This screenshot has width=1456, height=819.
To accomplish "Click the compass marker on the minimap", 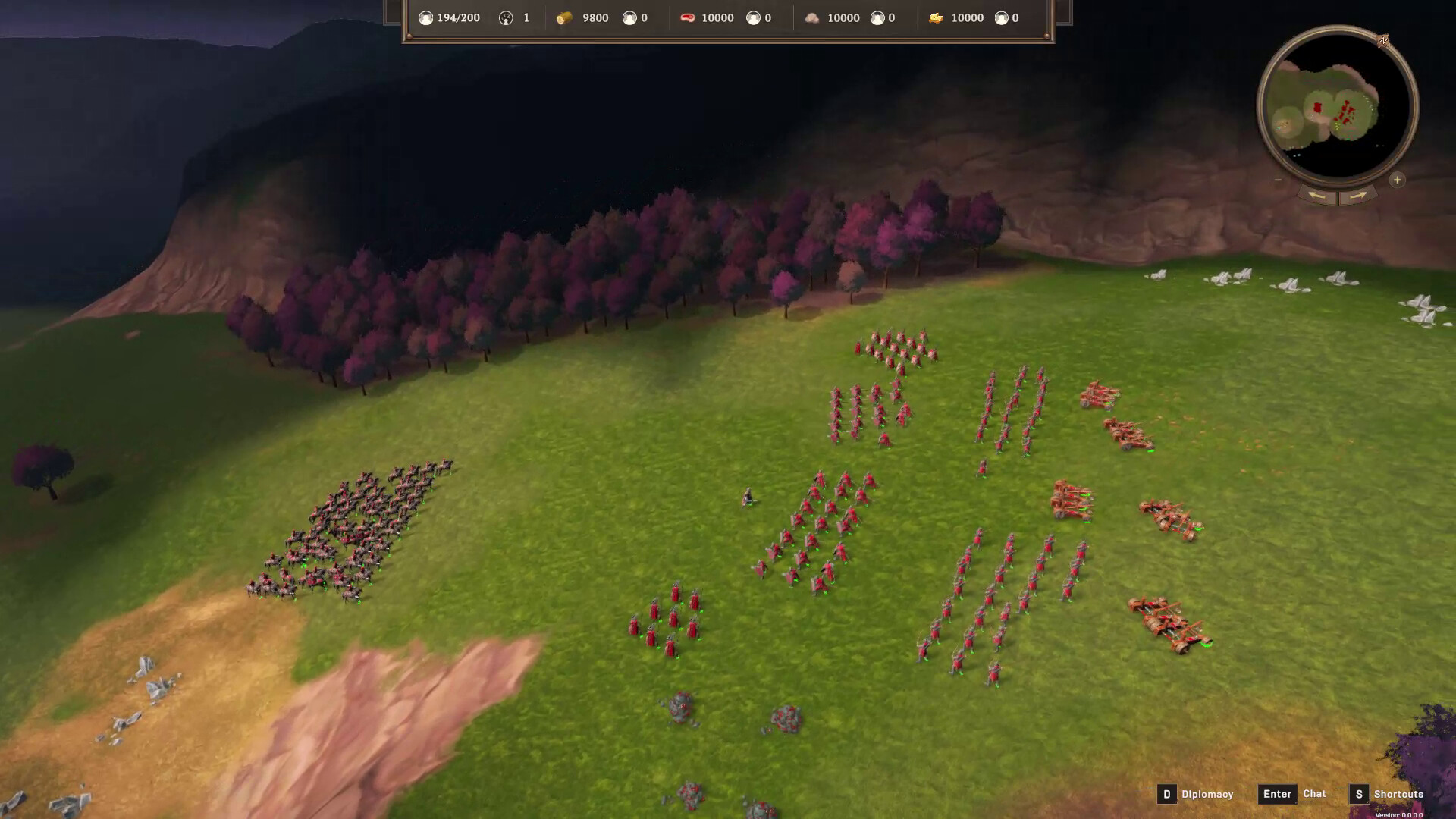I will tap(1384, 40).
